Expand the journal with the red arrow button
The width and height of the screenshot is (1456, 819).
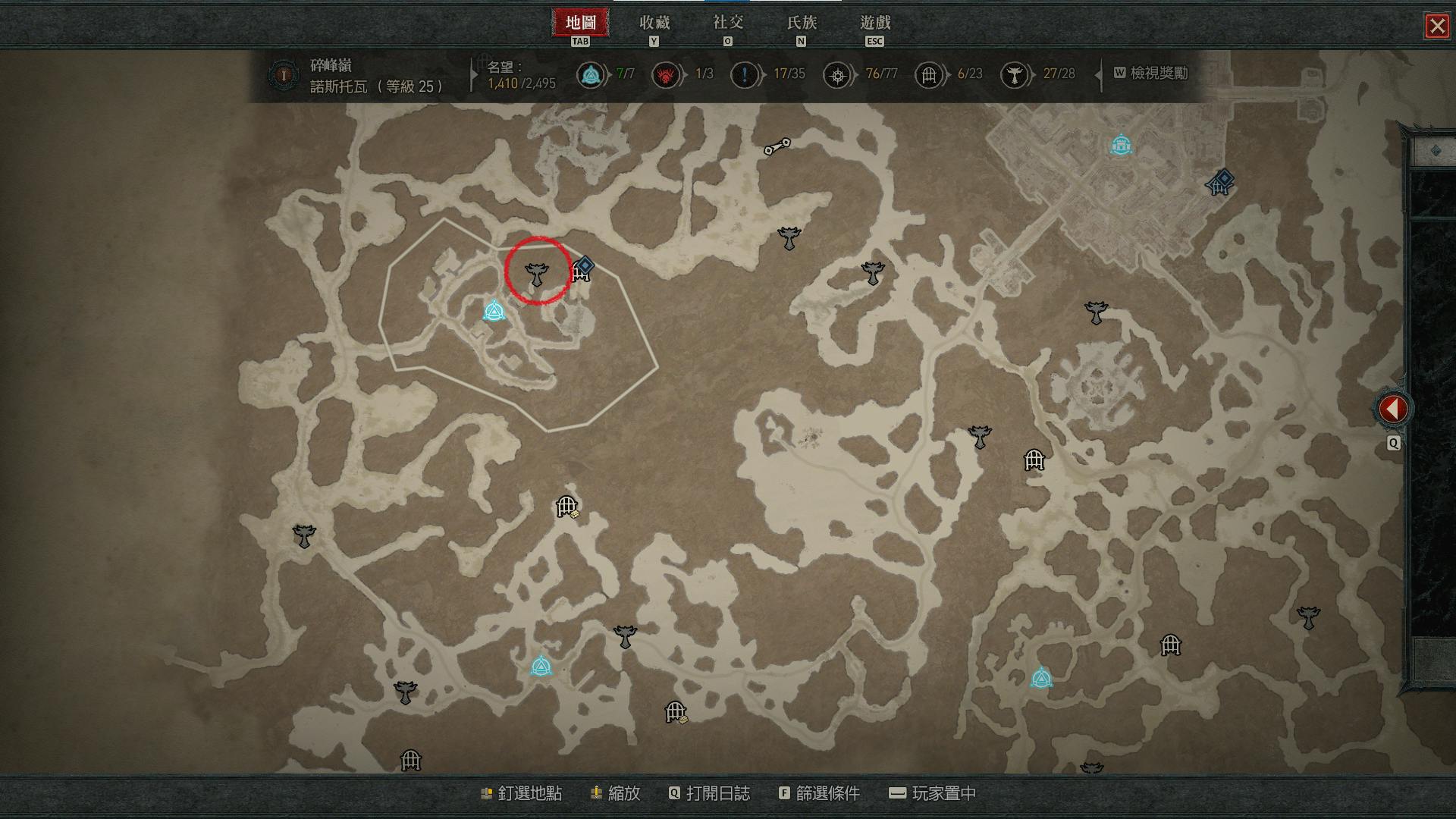coord(1392,409)
